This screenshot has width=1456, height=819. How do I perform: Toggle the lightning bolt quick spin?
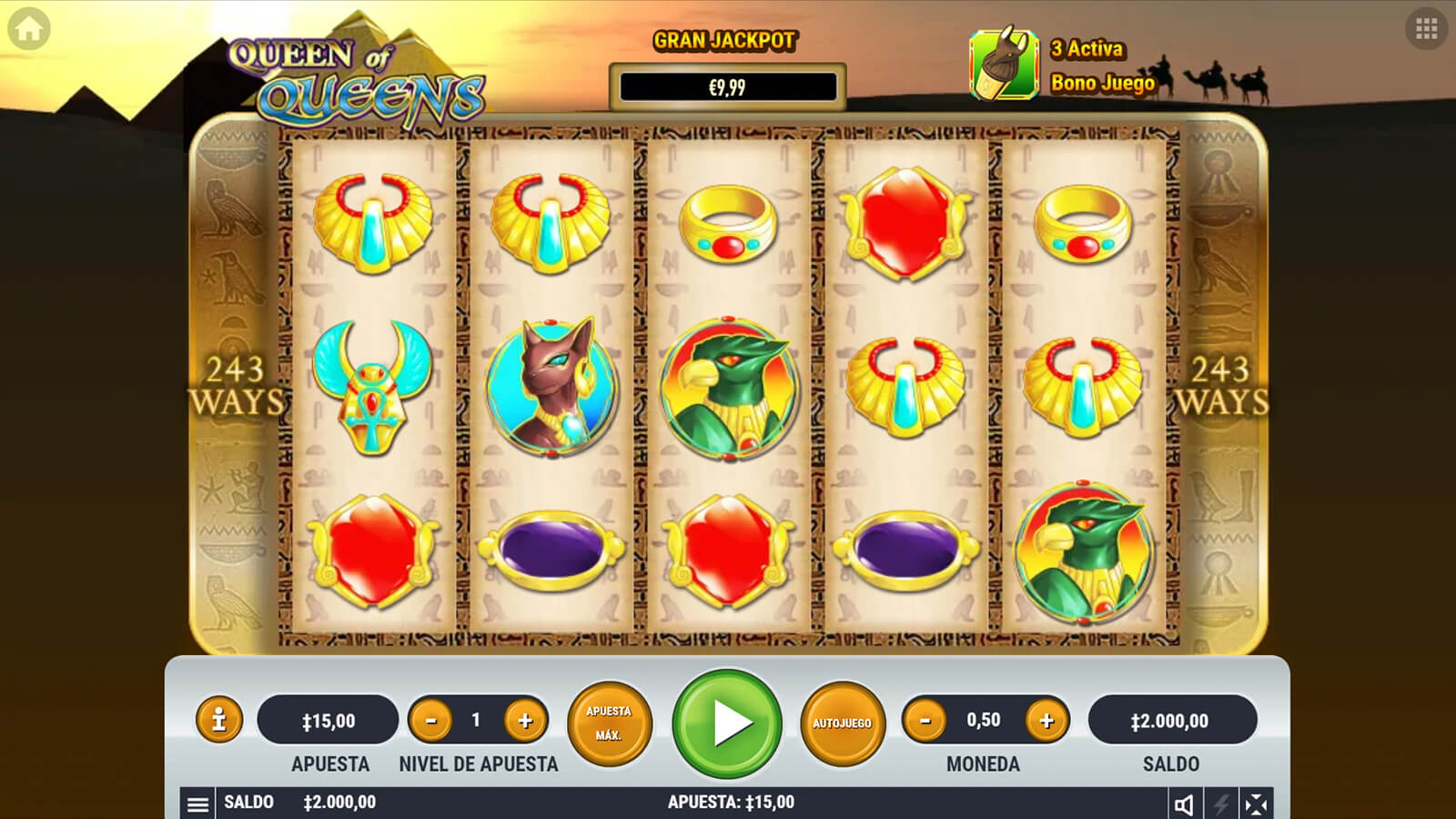[x=1220, y=804]
